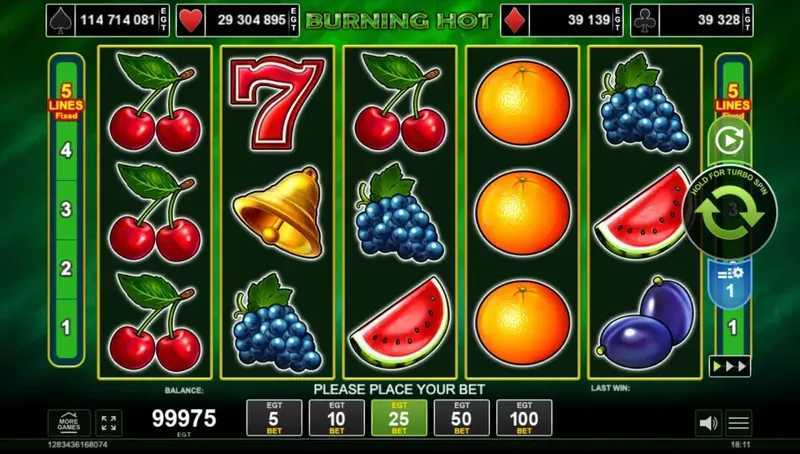The height and width of the screenshot is (454, 800).
Task: Select the 5 EGT bet button
Action: click(274, 418)
